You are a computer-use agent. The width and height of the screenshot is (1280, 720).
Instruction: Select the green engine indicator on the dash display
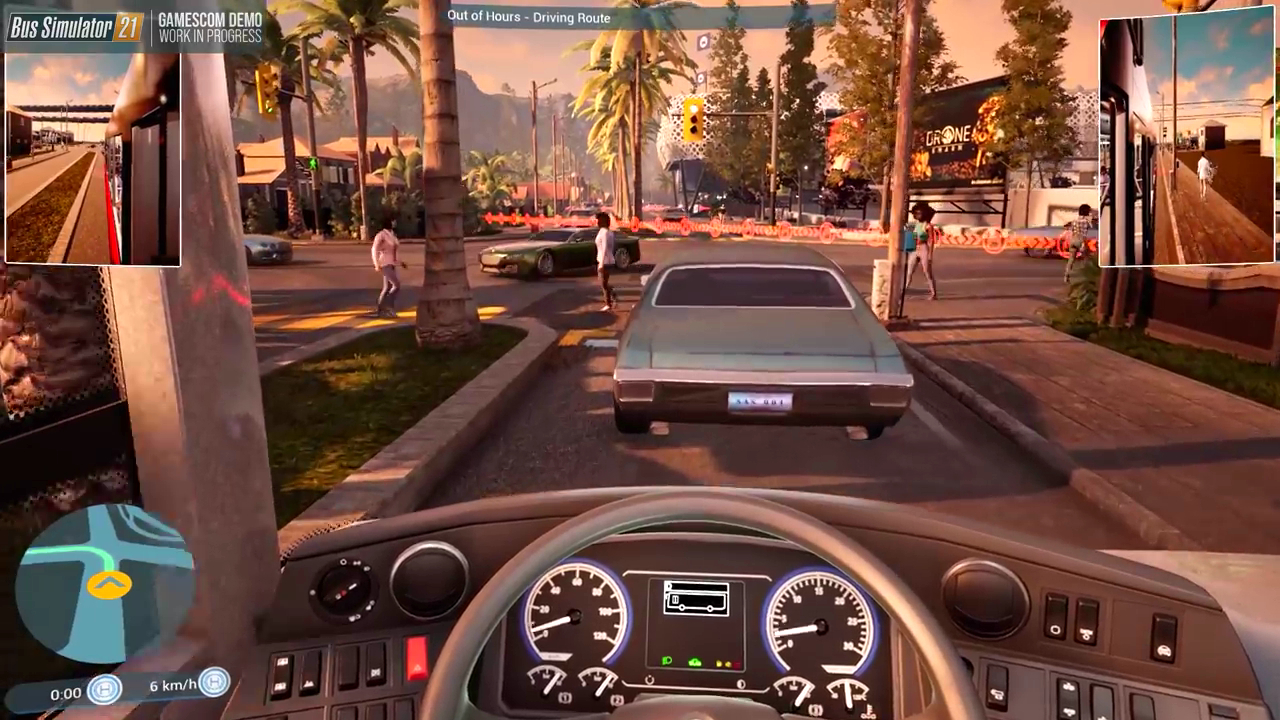coord(695,662)
